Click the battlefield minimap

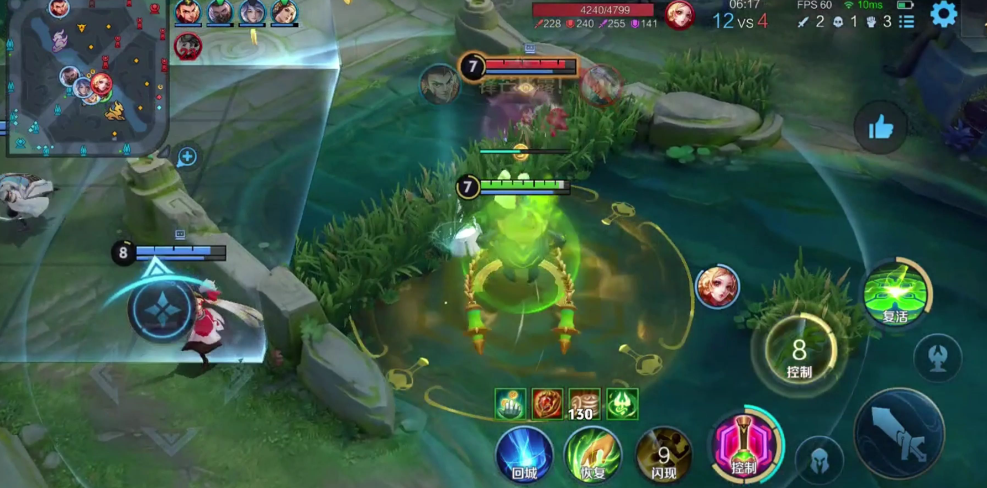point(86,78)
